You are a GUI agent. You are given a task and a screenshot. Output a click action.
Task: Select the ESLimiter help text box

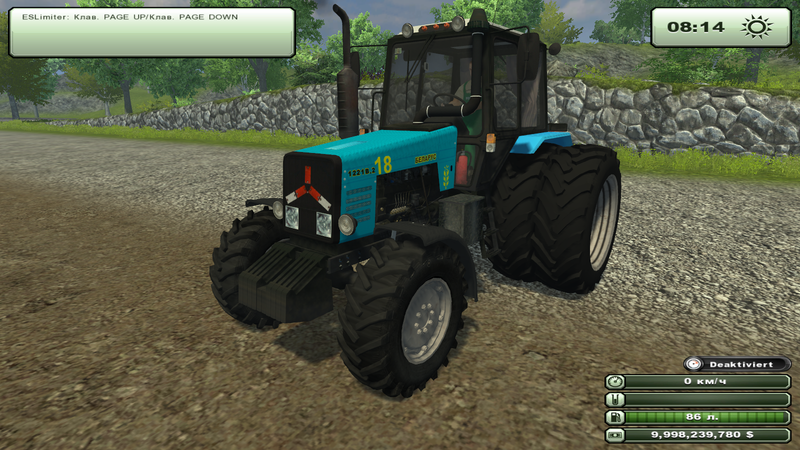click(x=152, y=31)
